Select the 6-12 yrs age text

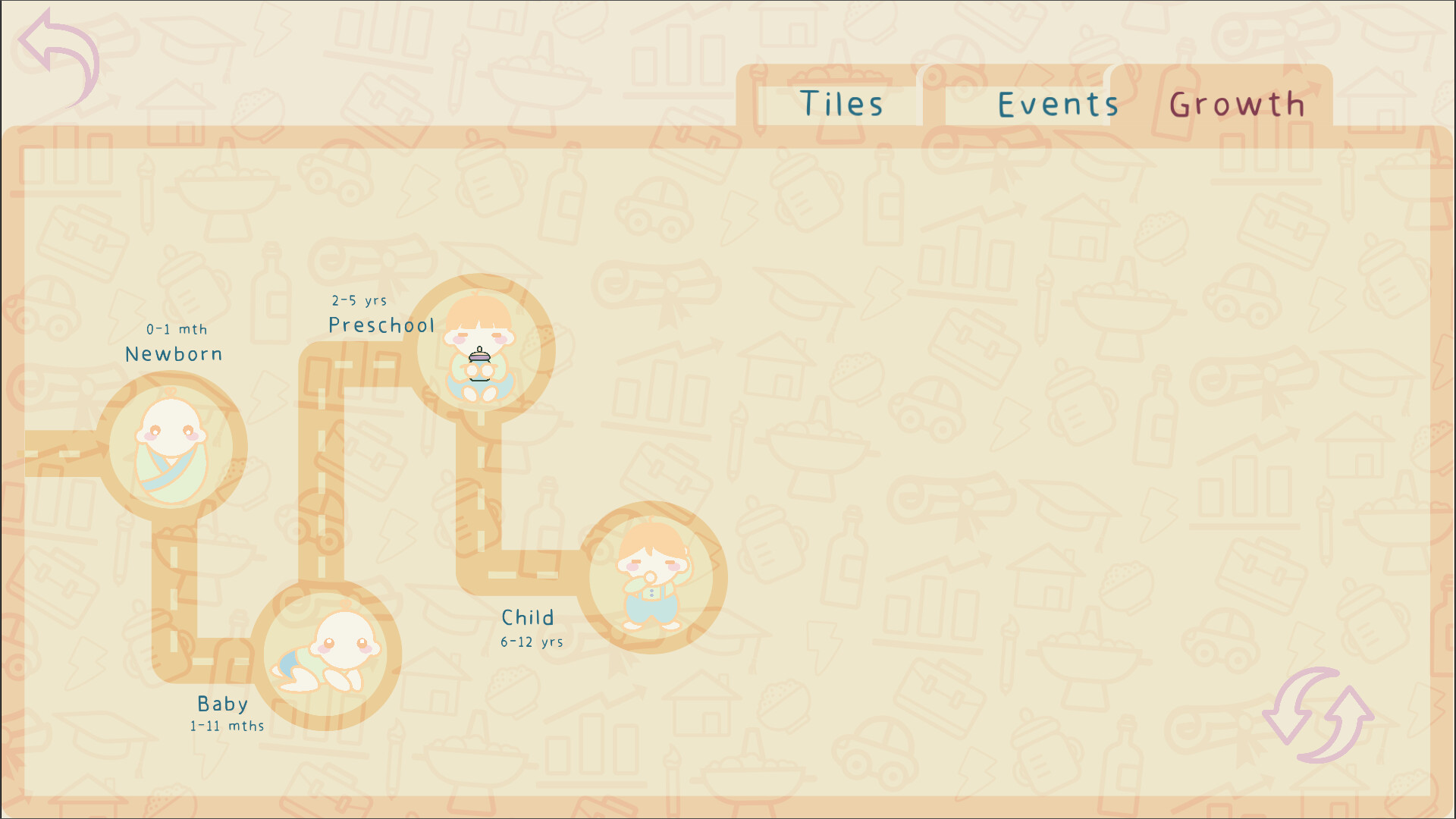click(530, 641)
